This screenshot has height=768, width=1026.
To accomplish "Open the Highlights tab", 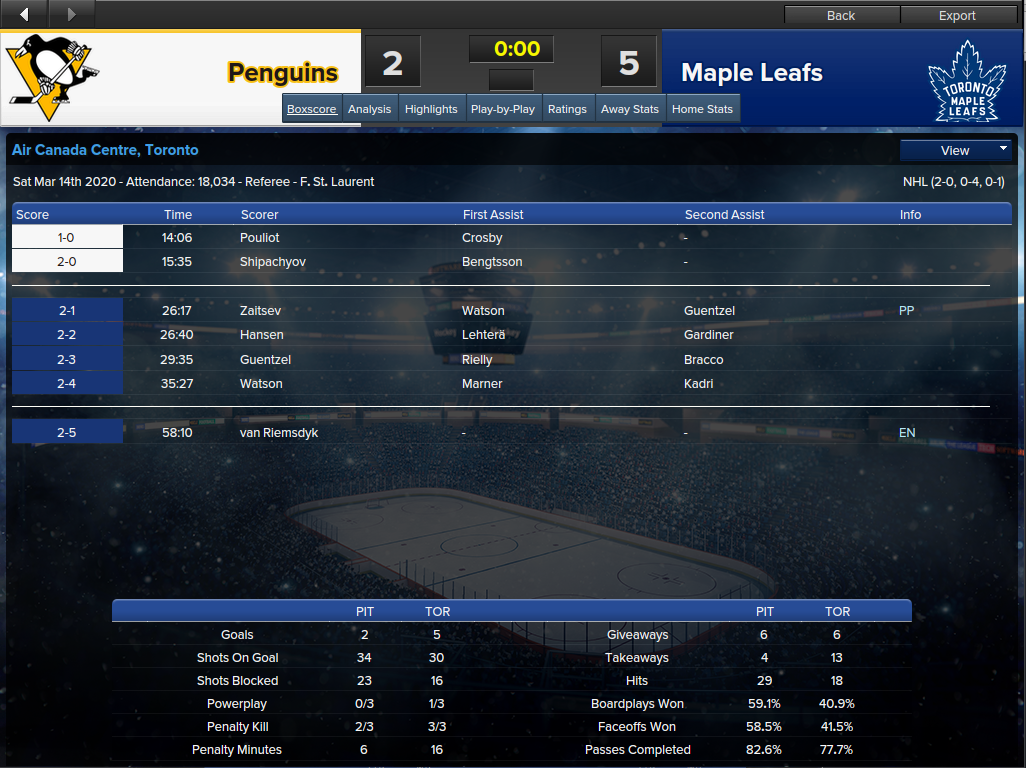I will click(x=431, y=109).
